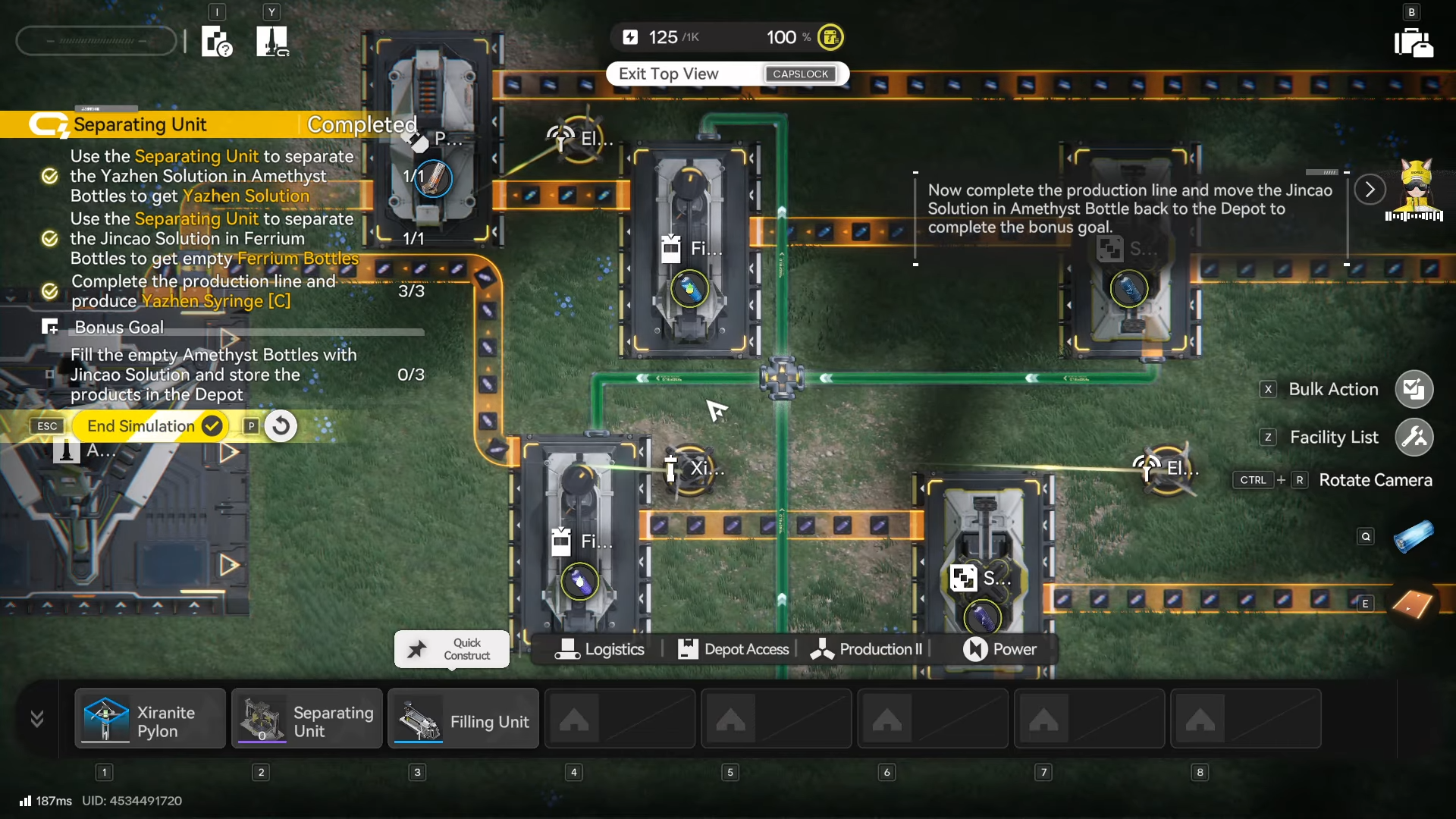Open the clipboard help icon
1456x819 pixels.
tap(216, 42)
